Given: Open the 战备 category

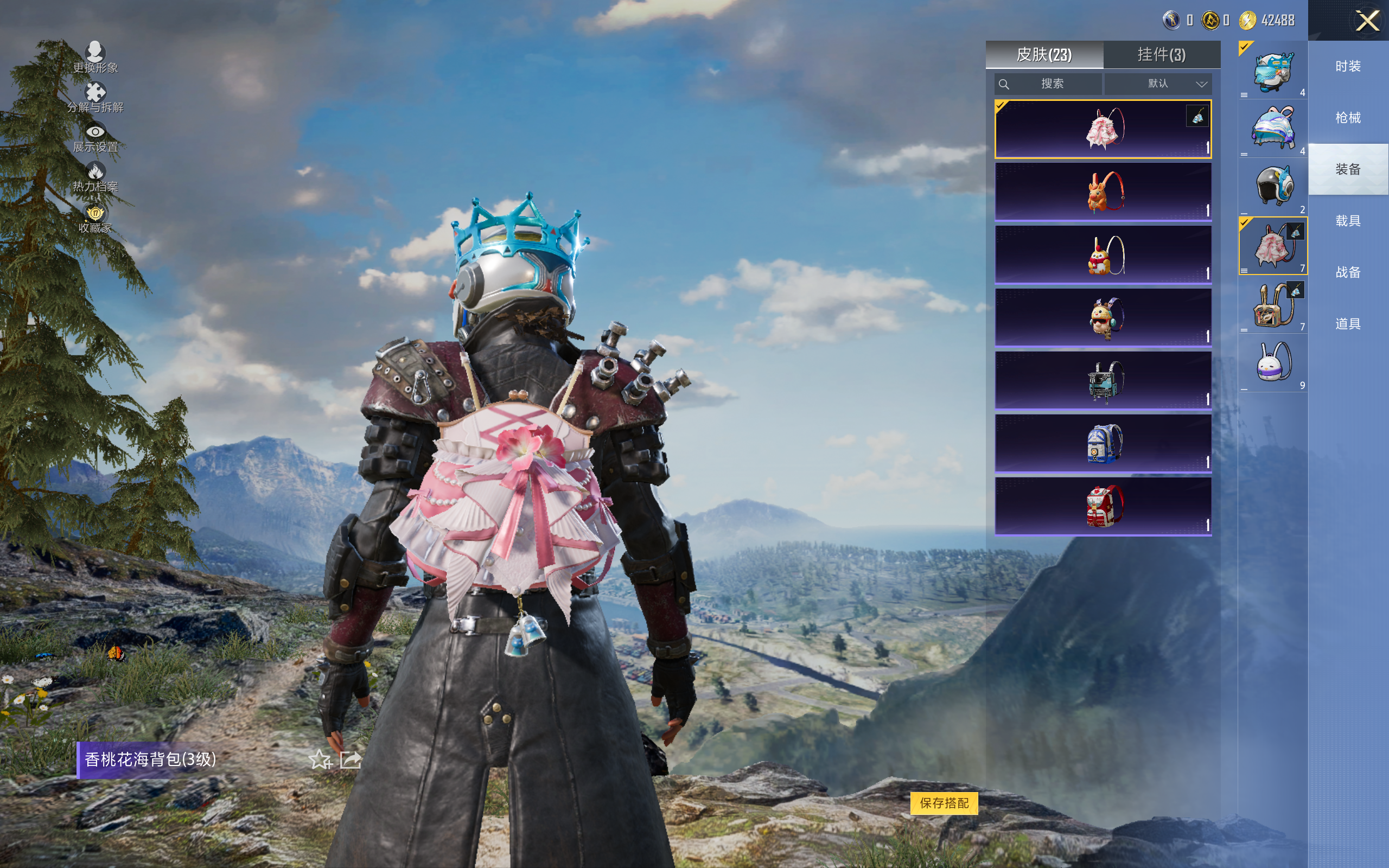Looking at the screenshot, I should click(1348, 272).
